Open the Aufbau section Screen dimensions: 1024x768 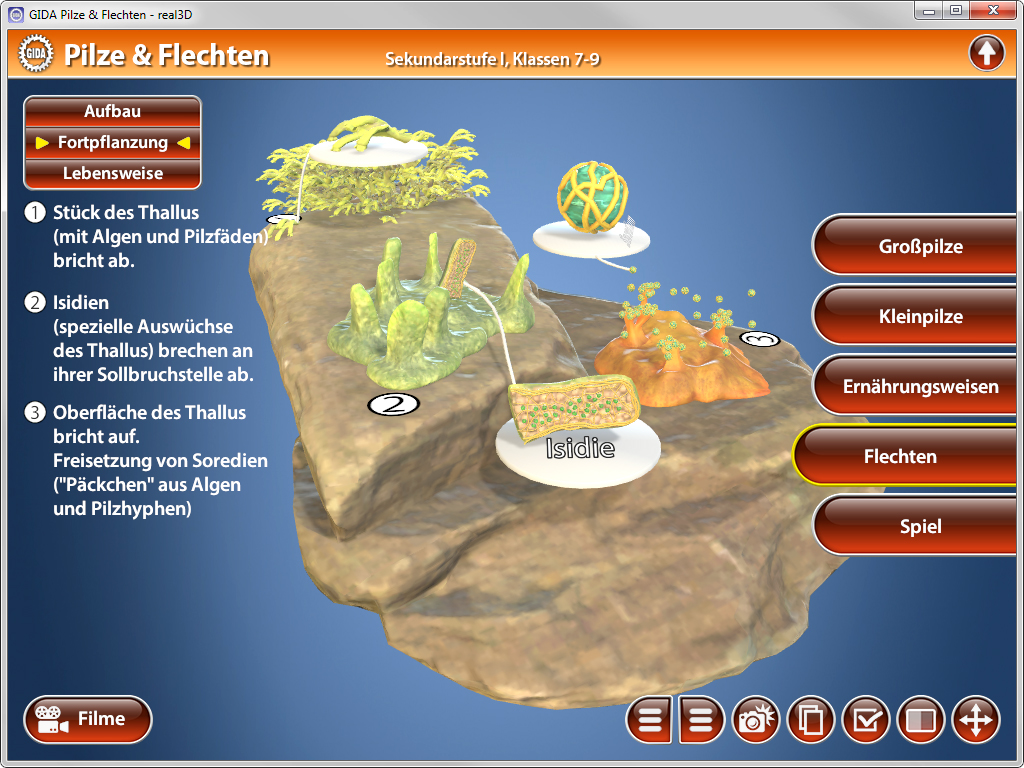pyautogui.click(x=112, y=111)
